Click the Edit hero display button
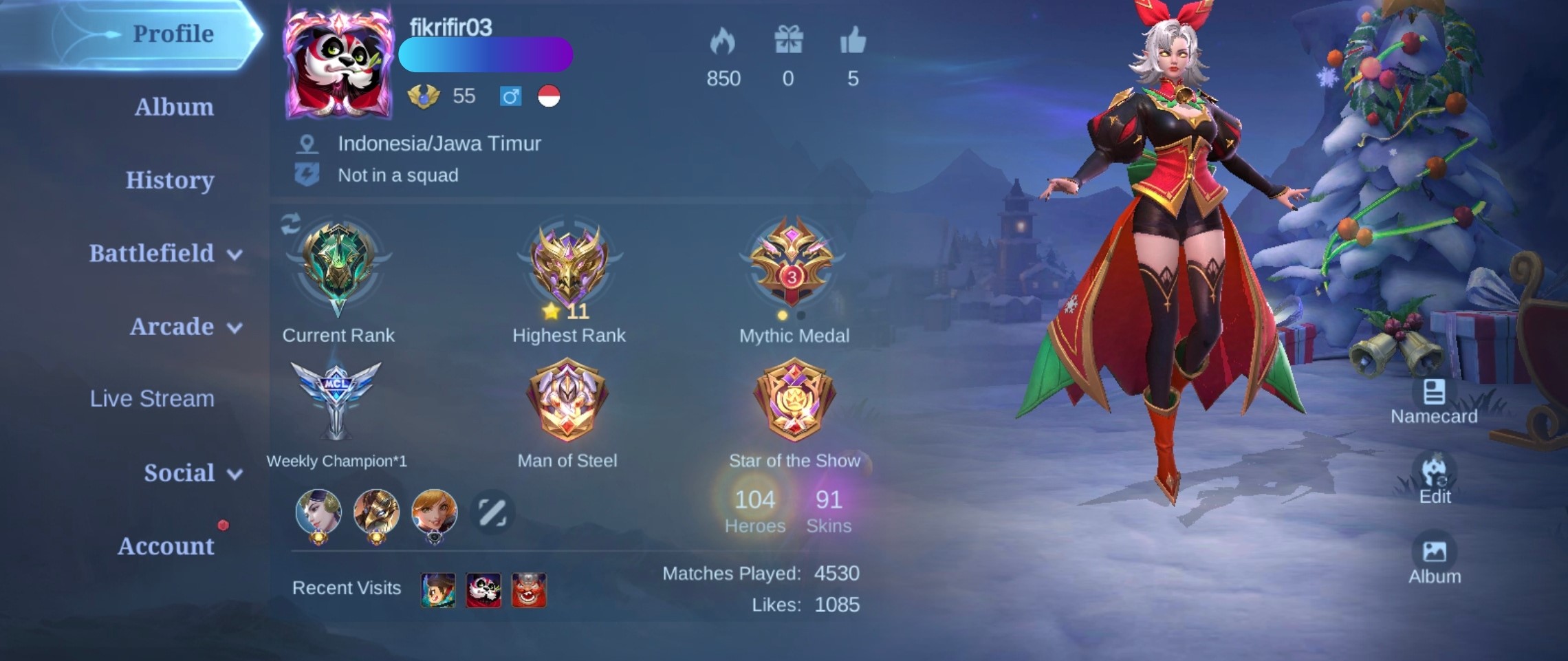This screenshot has width=1568, height=661. coord(1435,479)
